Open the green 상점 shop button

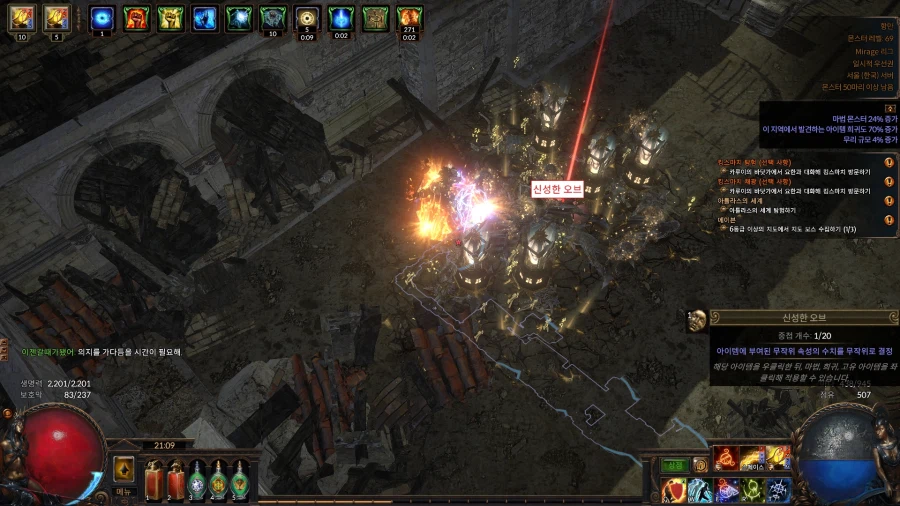[675, 465]
